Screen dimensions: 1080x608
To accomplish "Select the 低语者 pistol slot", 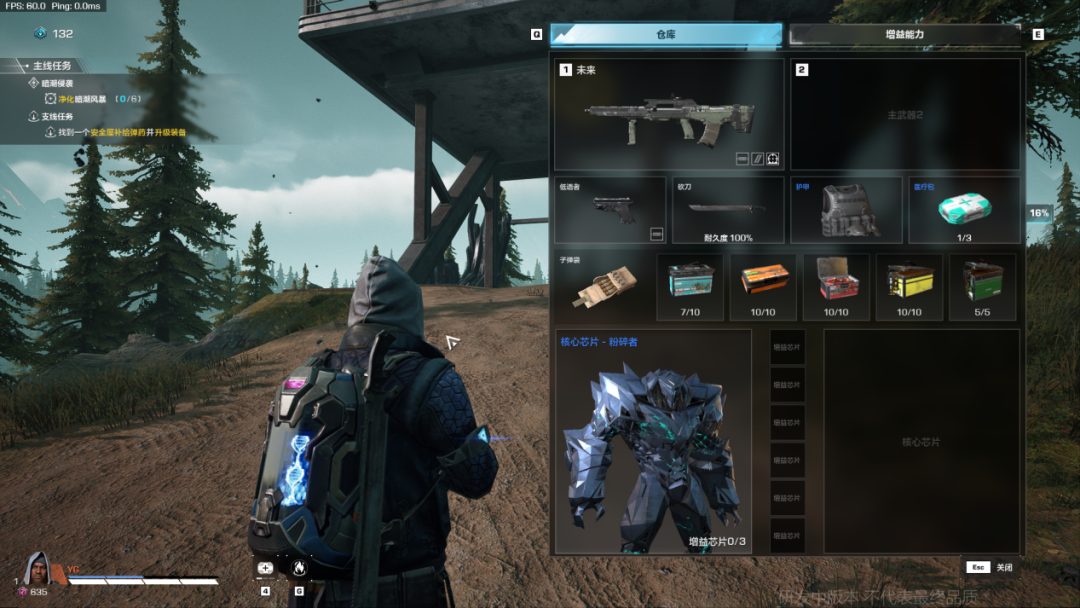I will click(x=610, y=210).
